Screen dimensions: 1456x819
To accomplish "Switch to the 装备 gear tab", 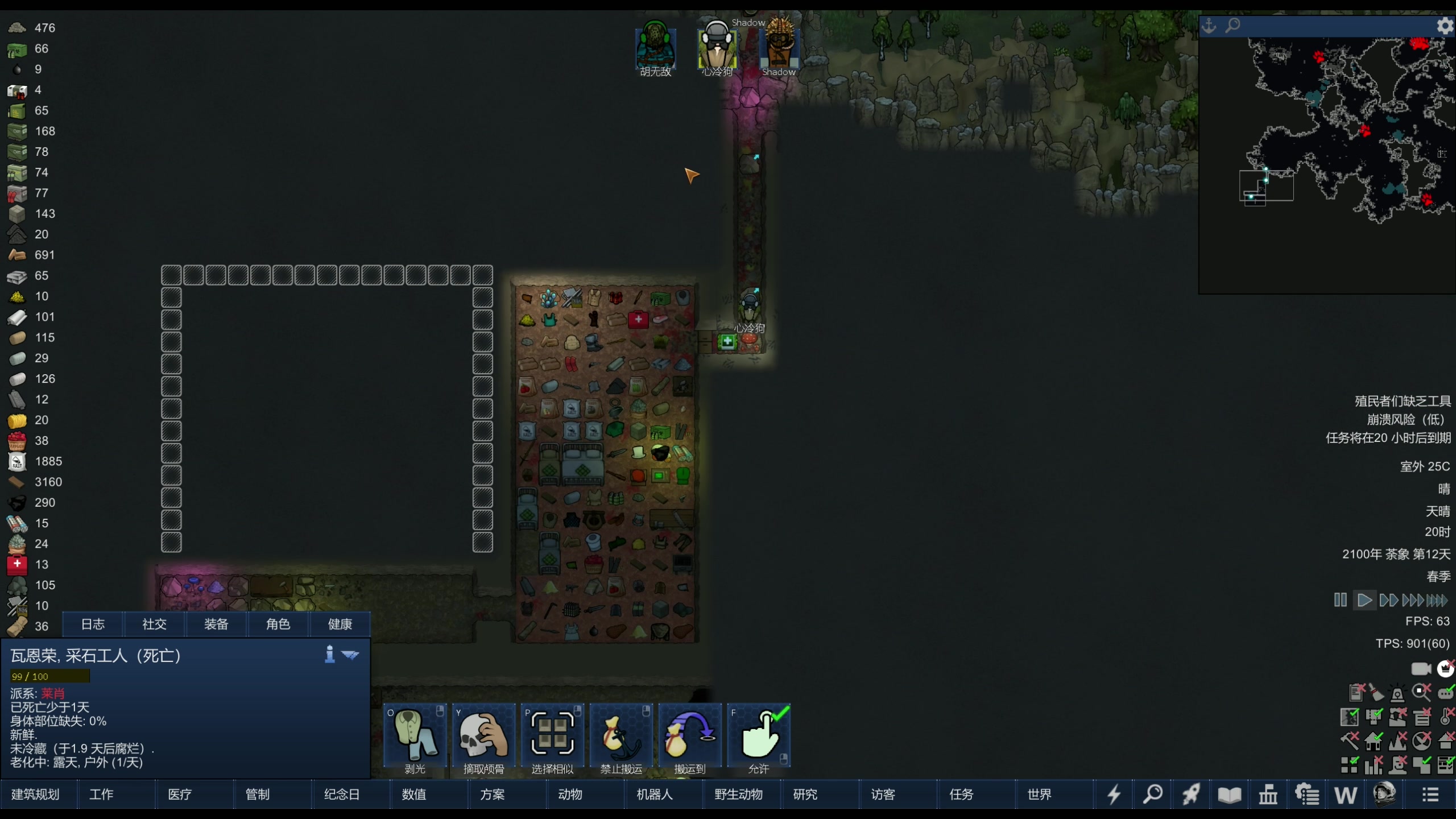I will [x=216, y=624].
